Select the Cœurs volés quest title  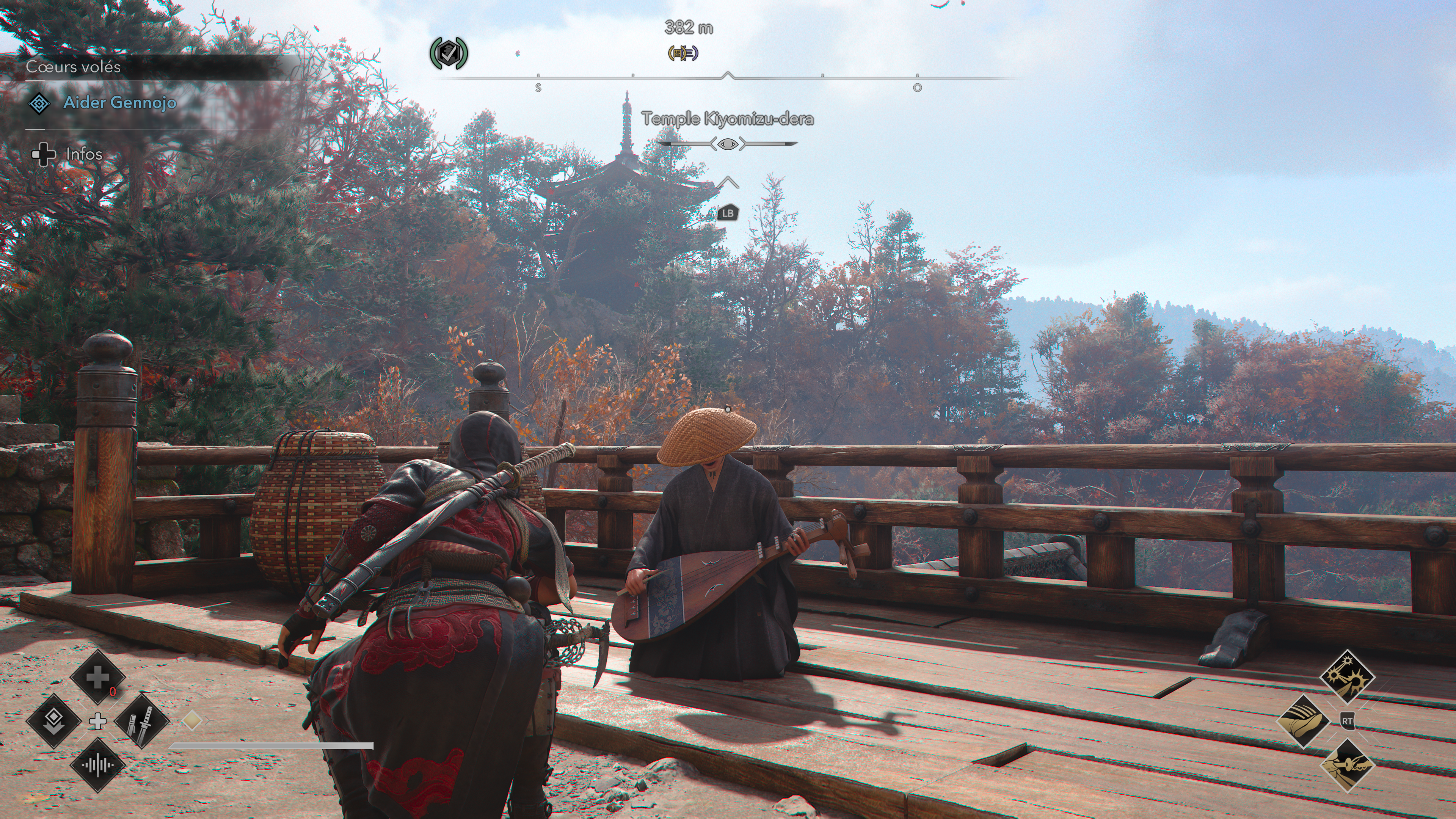pos(74,67)
